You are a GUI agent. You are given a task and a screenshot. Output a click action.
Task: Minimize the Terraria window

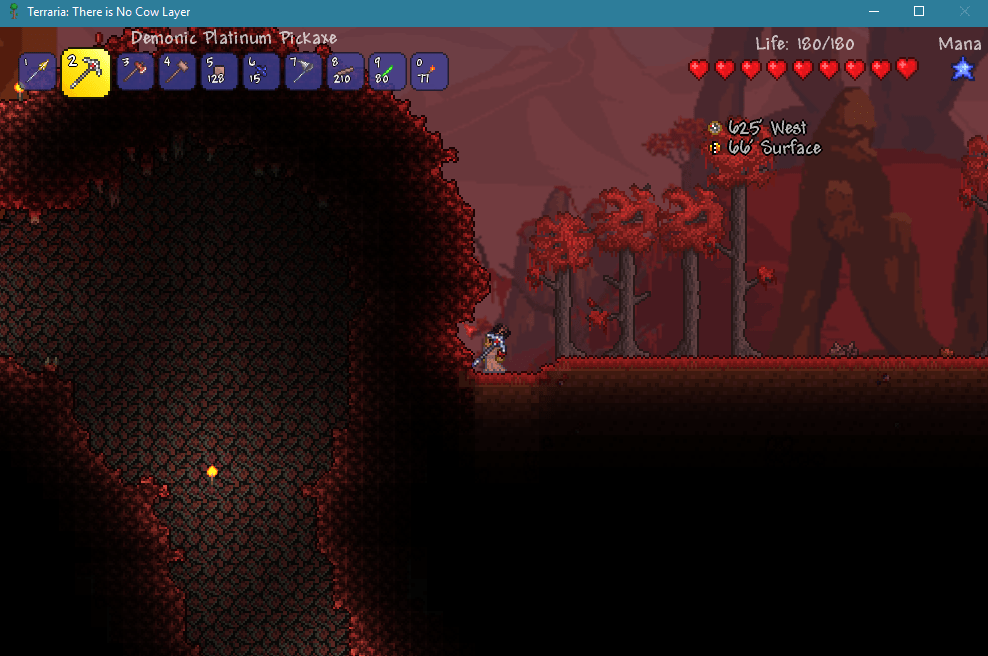point(873,12)
